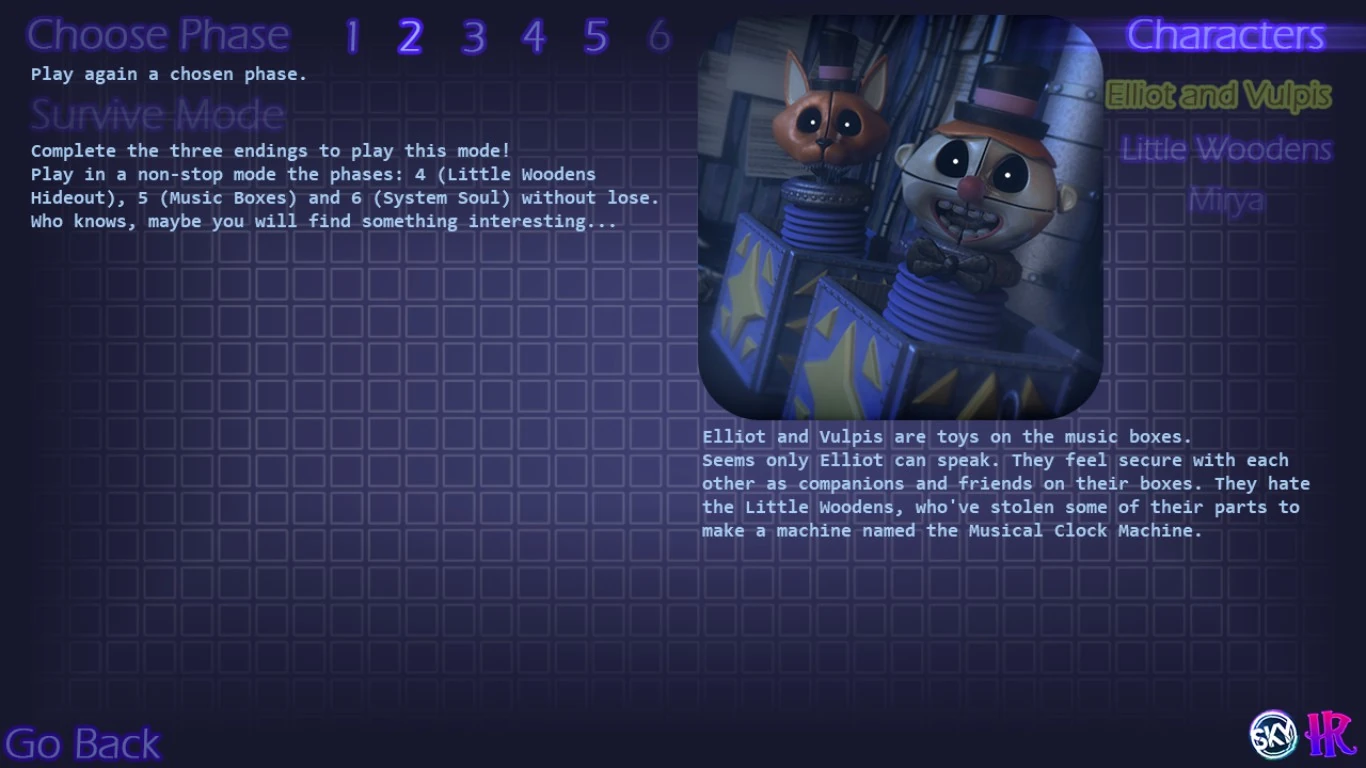Select the Little Woodens character
Viewport: 1366px width, 768px height.
tap(1227, 148)
